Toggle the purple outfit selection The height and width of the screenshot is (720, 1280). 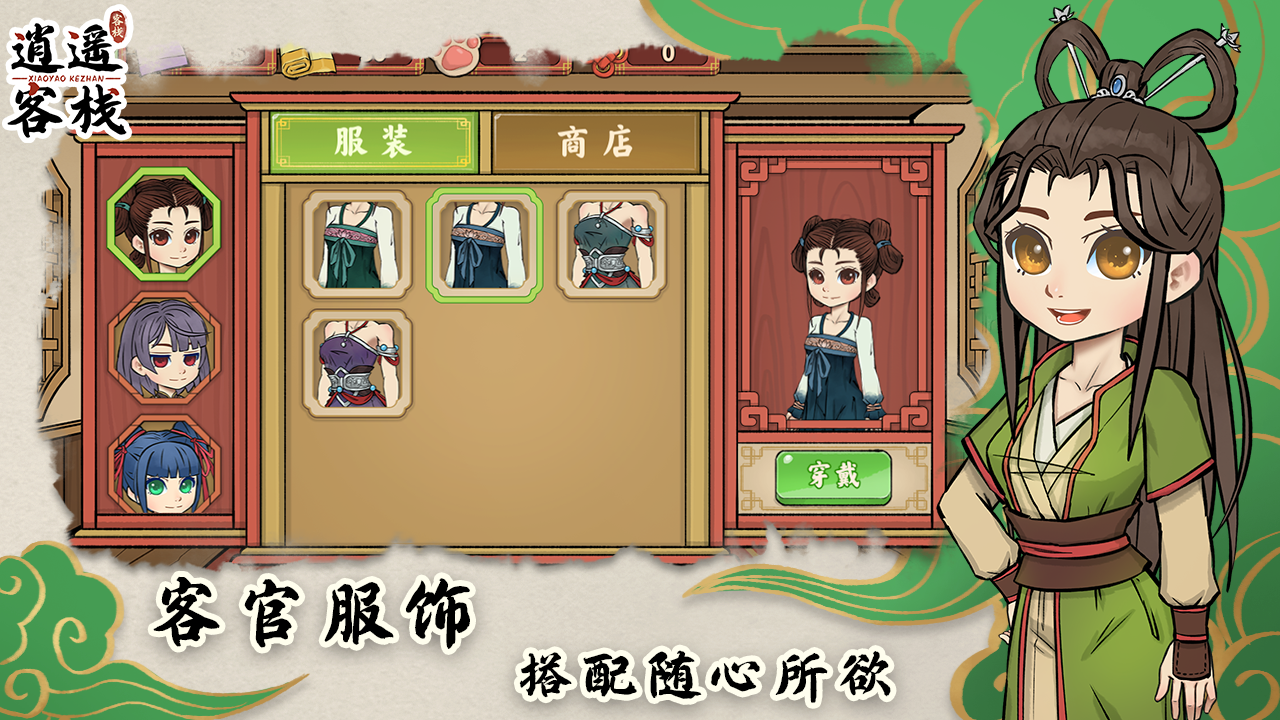coord(356,365)
